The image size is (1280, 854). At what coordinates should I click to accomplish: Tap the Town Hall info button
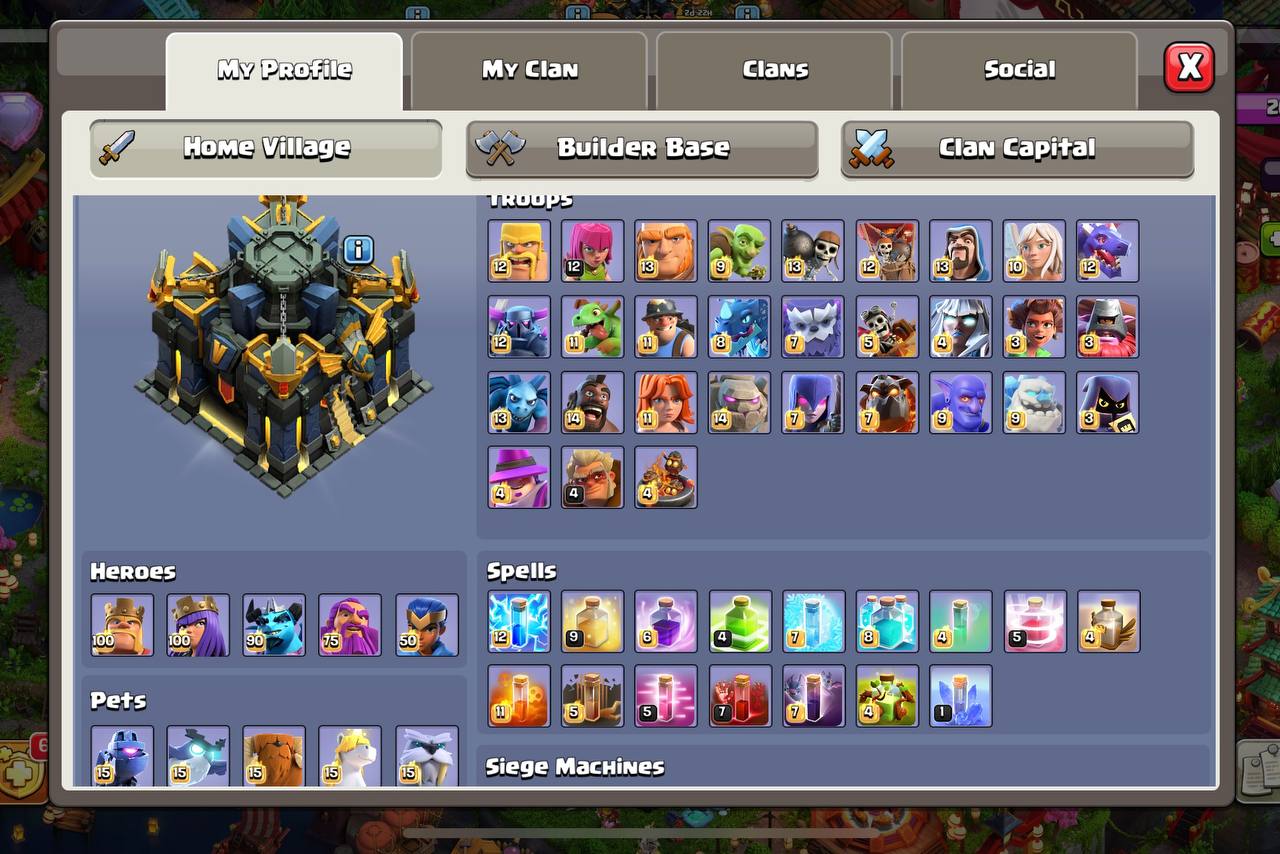click(x=358, y=250)
